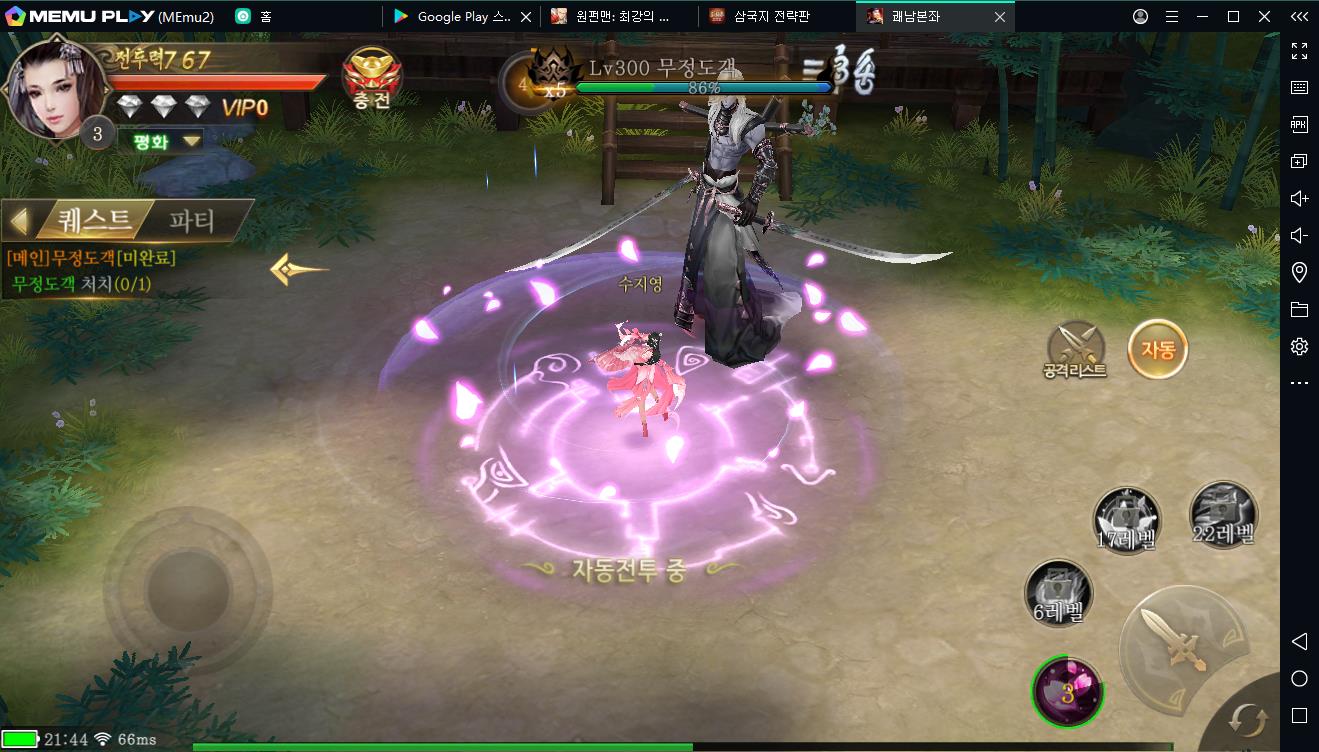The height and width of the screenshot is (752, 1319).
Task: Toggle the 자동 auto-battle button
Action: (x=1157, y=349)
